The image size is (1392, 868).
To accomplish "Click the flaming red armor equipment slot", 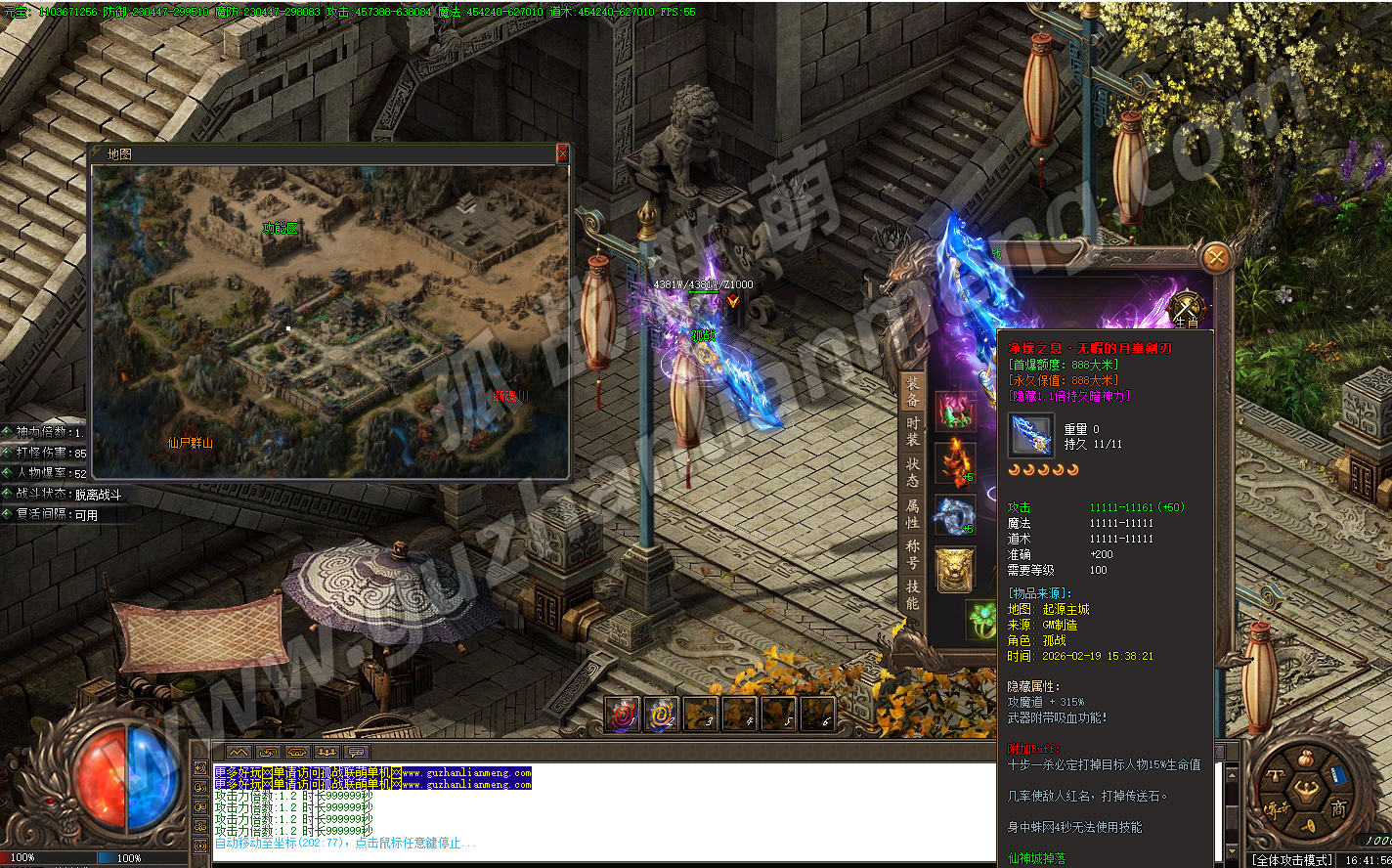I will point(954,462).
